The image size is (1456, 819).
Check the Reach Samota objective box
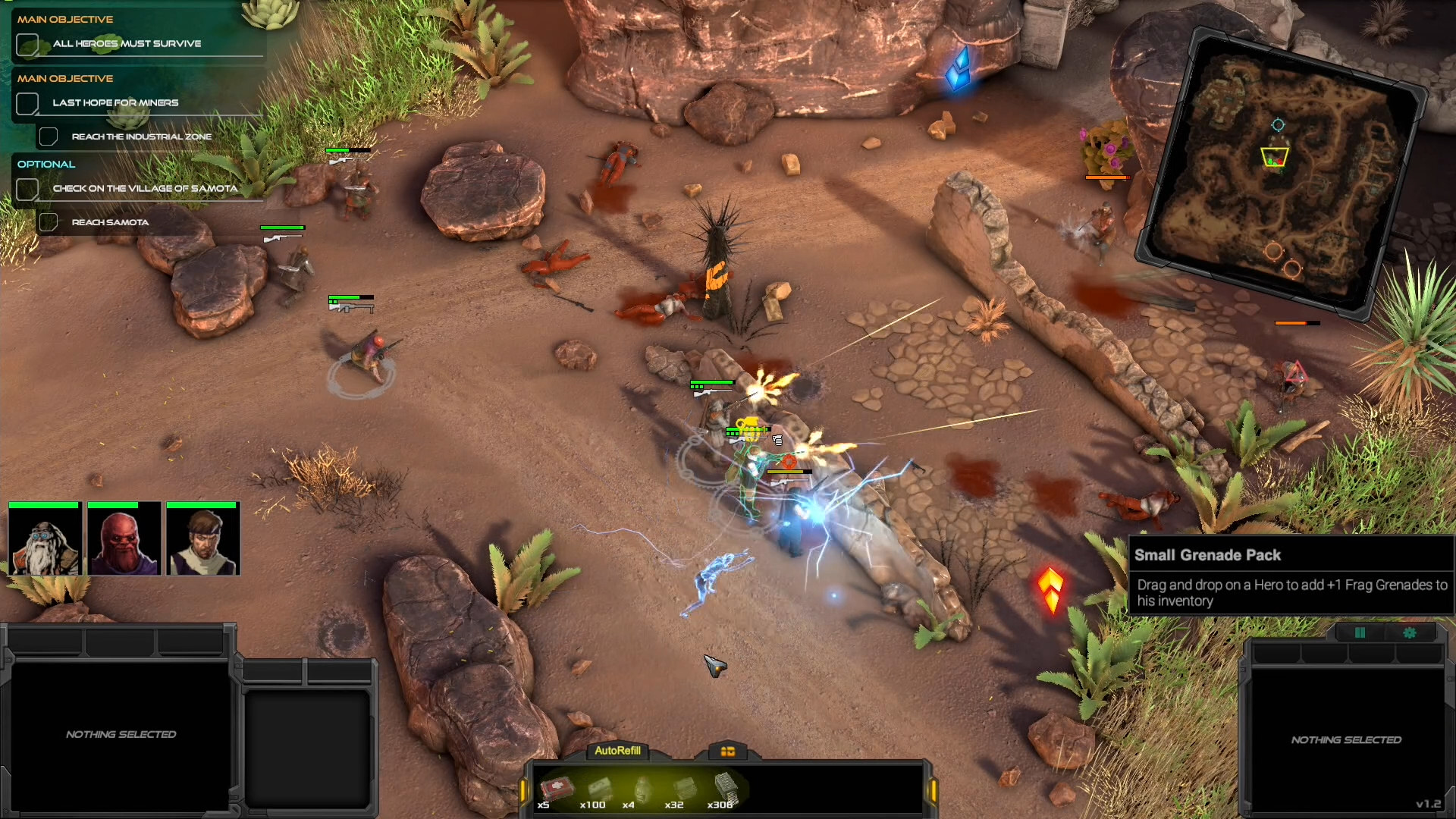[x=49, y=221]
